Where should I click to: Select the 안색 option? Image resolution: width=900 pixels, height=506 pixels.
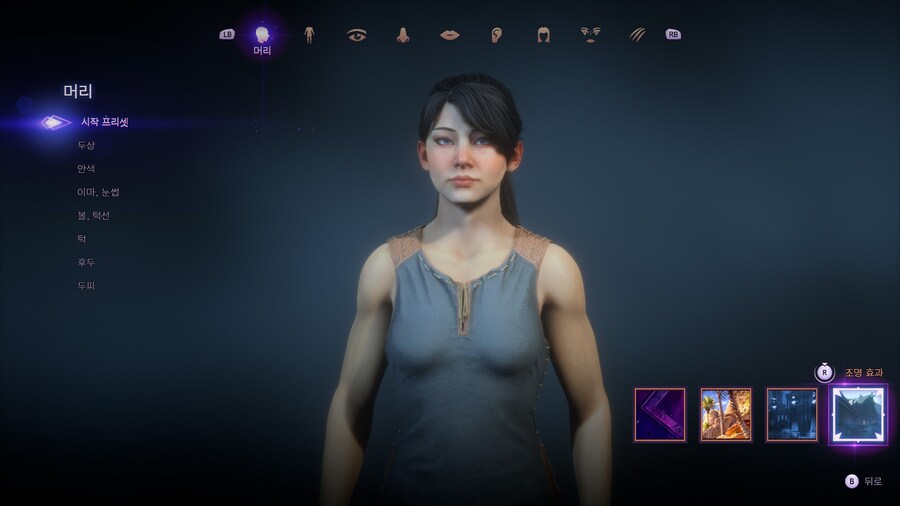tap(86, 169)
